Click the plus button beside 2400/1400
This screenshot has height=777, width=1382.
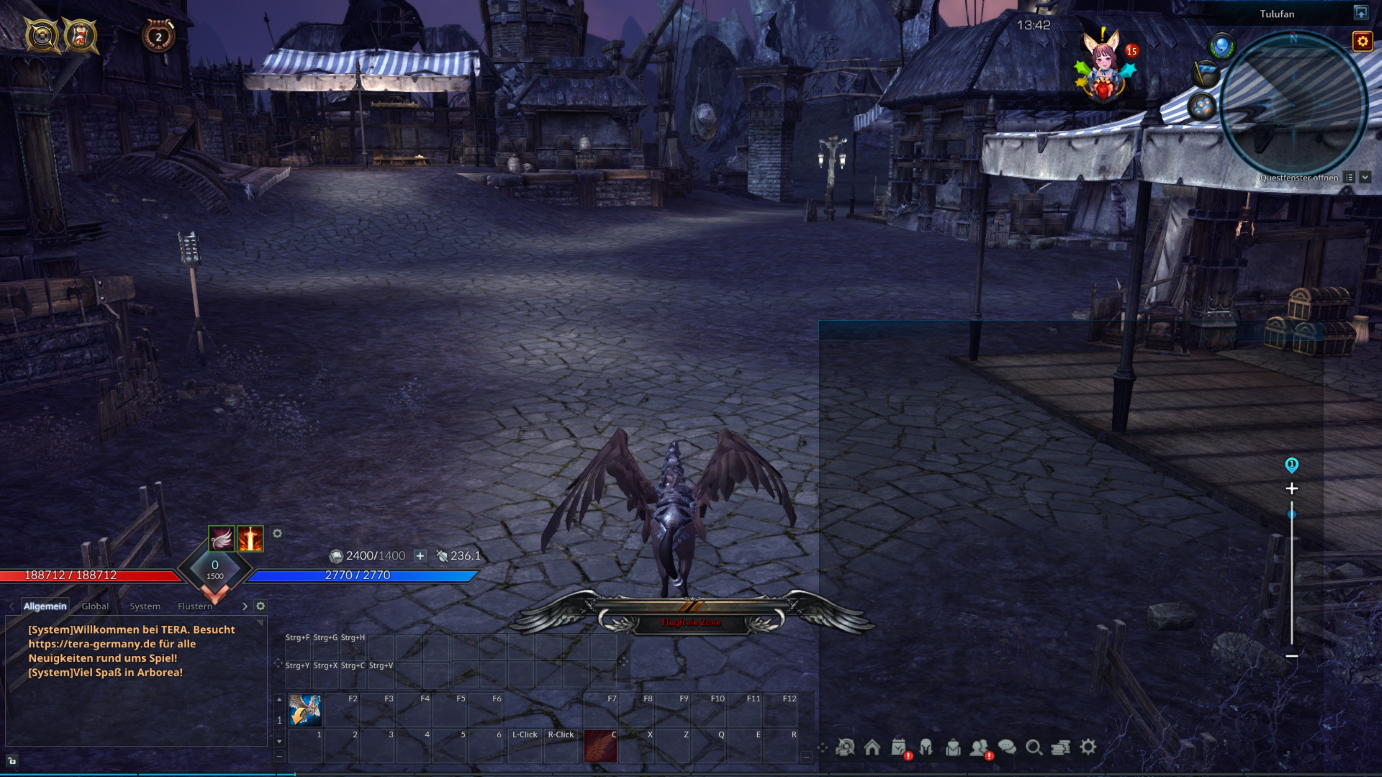(x=420, y=556)
